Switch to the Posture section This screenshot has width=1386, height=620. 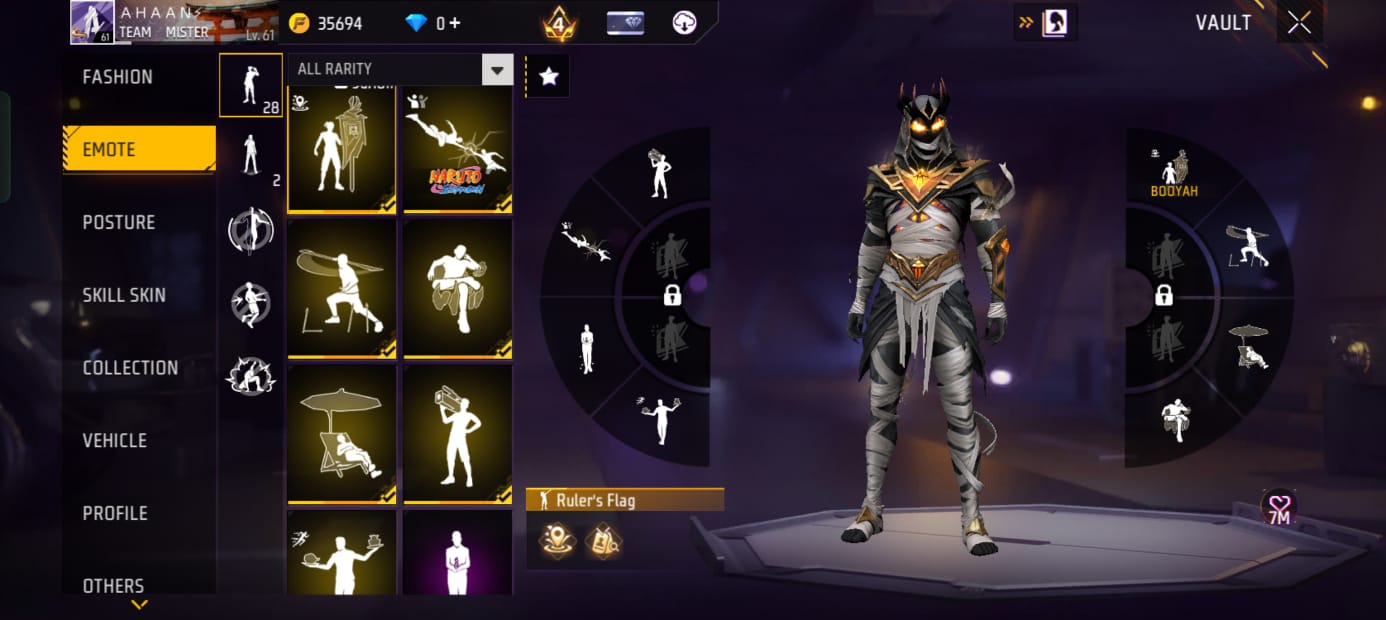[x=119, y=222]
